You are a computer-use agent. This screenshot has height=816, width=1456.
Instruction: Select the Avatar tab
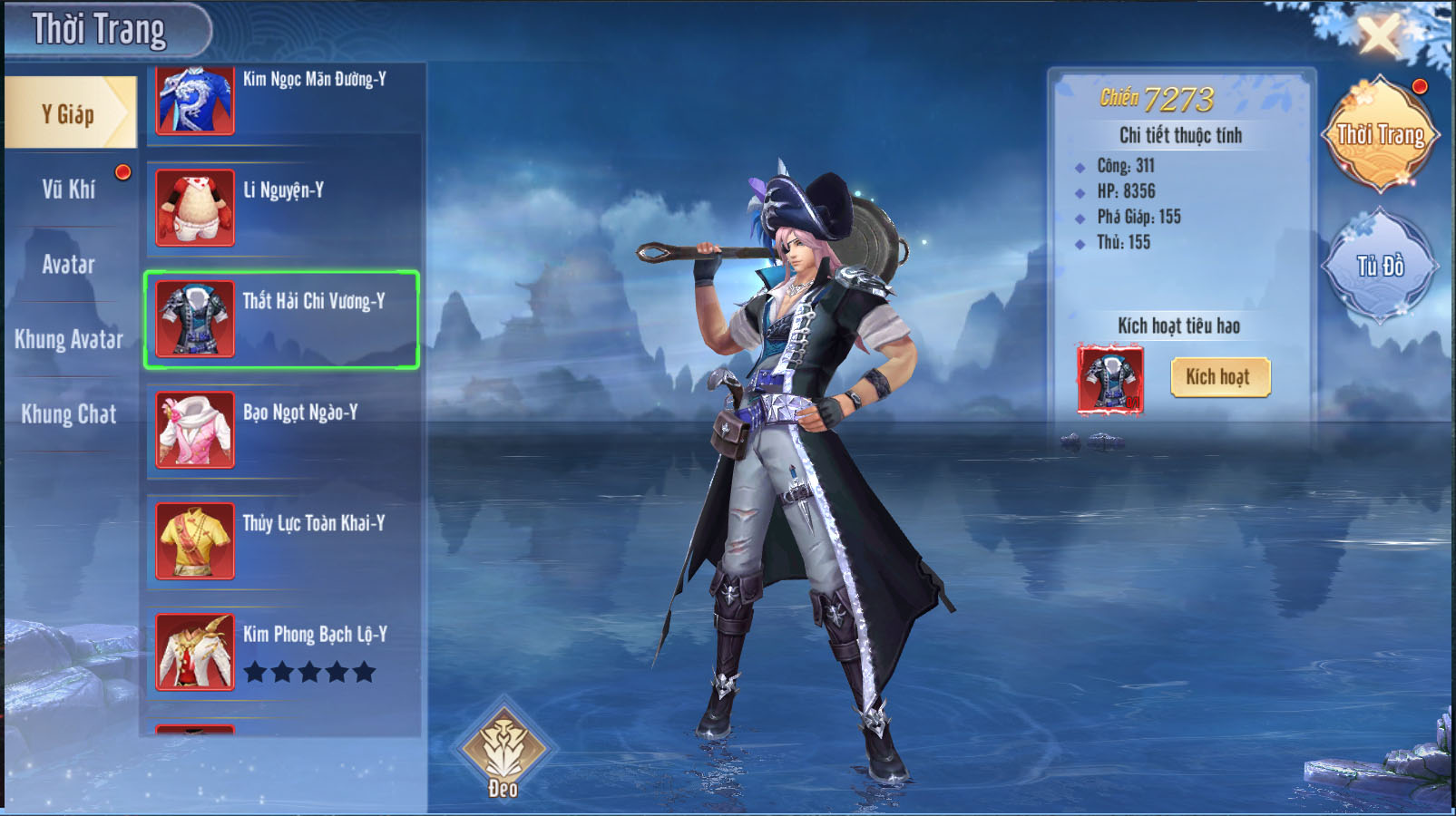[69, 264]
